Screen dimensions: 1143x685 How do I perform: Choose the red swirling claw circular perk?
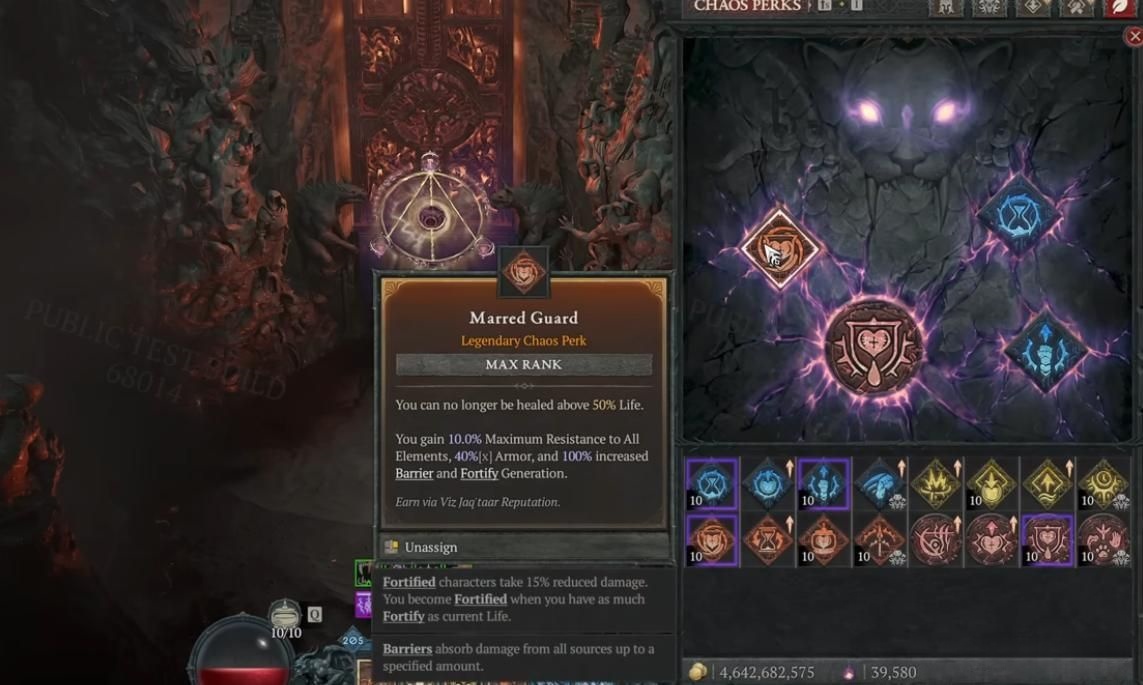tap(935, 540)
